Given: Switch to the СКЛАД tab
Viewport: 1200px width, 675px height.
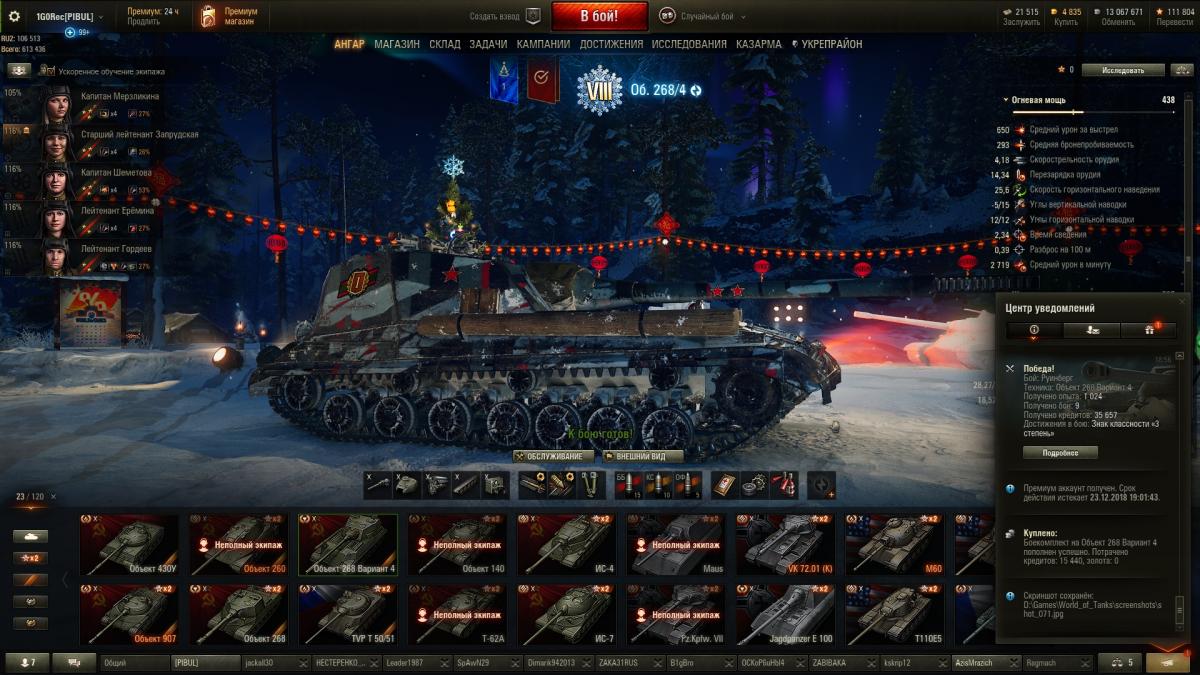Looking at the screenshot, I should point(445,44).
